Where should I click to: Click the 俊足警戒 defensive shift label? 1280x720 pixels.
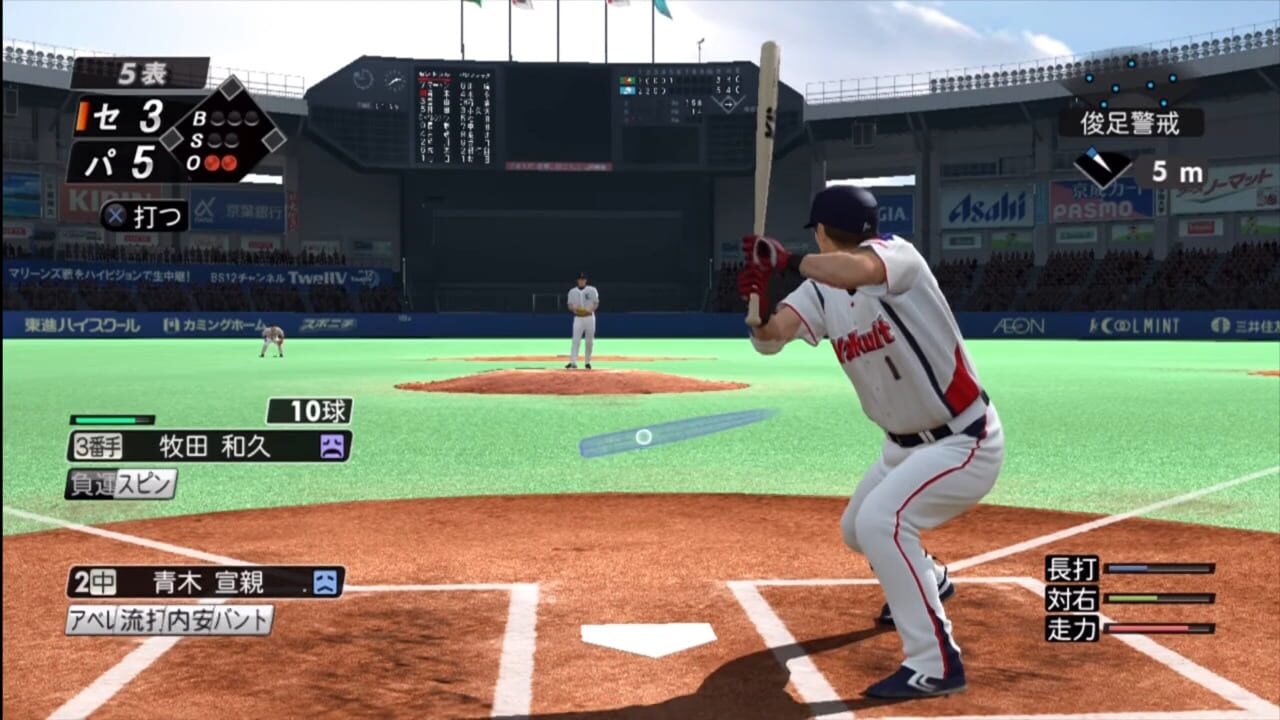[x=1131, y=123]
